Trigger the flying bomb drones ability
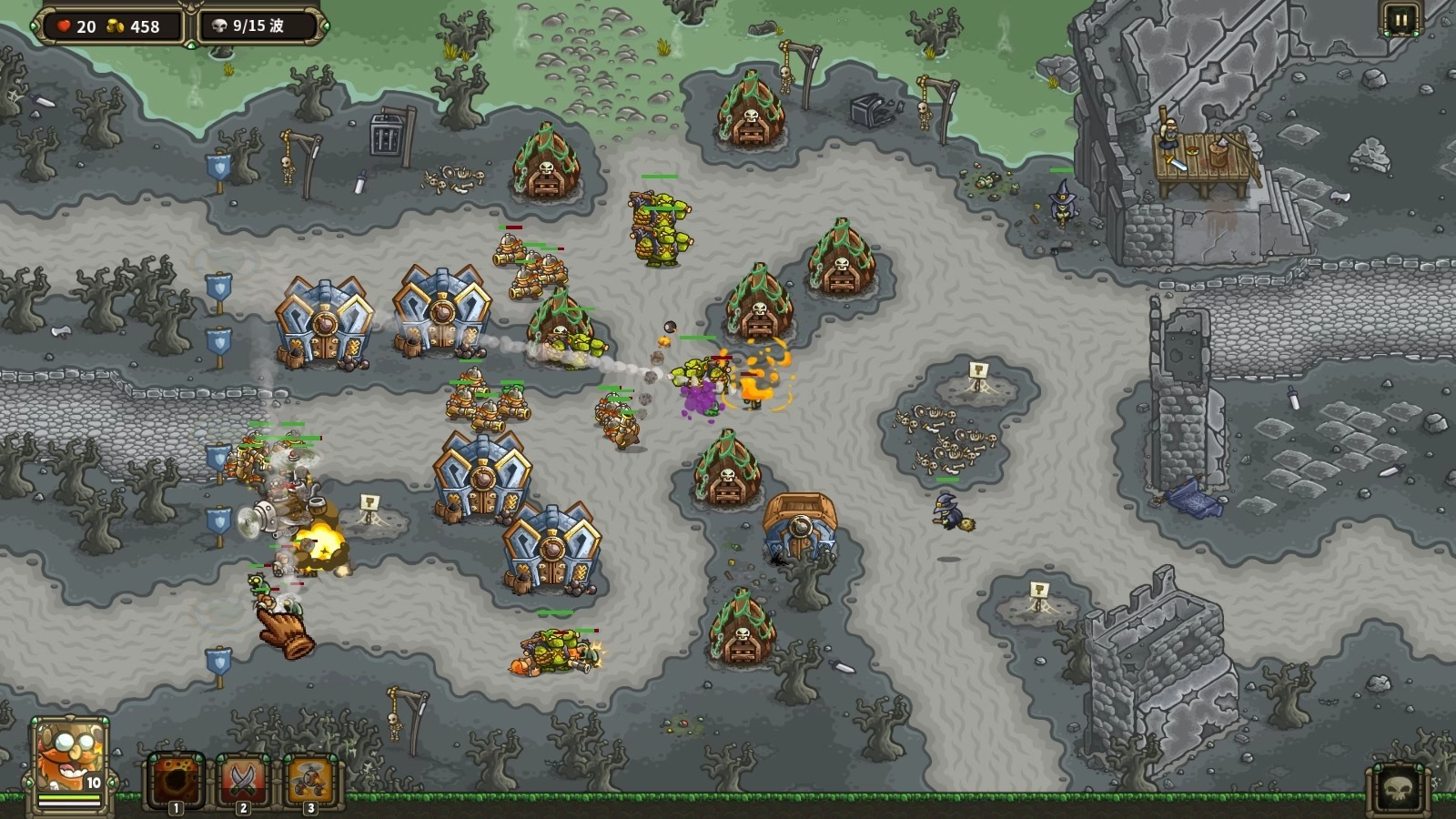 [x=310, y=781]
